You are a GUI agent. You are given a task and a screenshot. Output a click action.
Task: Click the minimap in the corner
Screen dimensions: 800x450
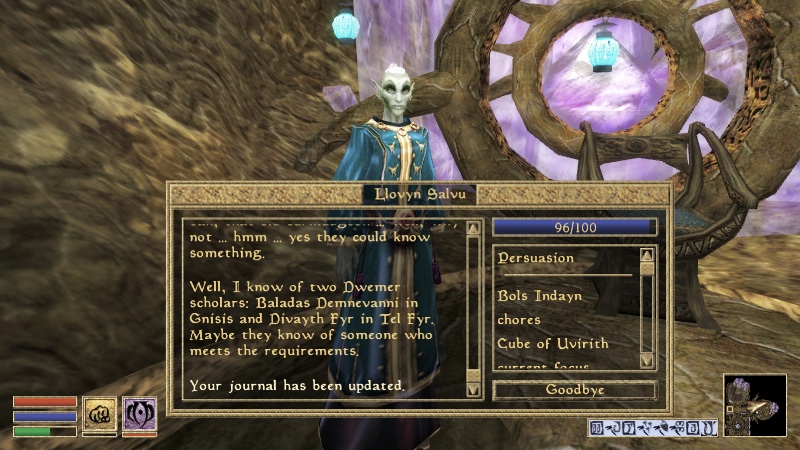754,405
